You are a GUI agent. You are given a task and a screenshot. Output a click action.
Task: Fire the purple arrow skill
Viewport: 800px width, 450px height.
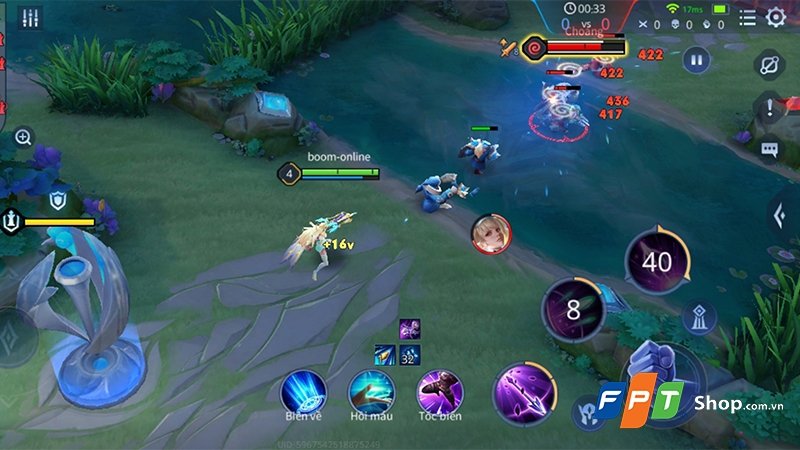coord(525,390)
